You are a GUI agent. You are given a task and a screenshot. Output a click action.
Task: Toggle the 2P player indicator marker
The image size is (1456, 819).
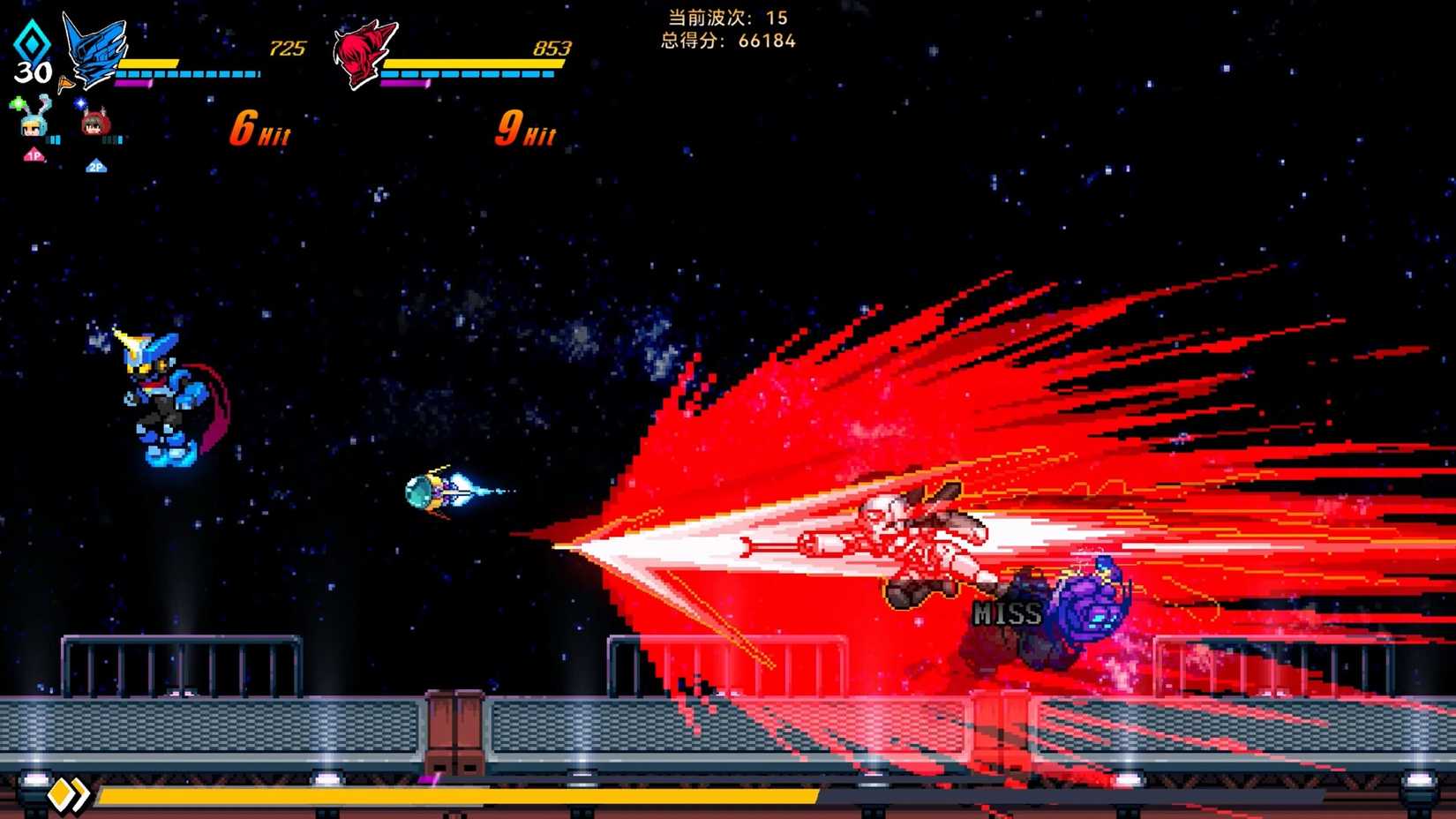tap(96, 165)
